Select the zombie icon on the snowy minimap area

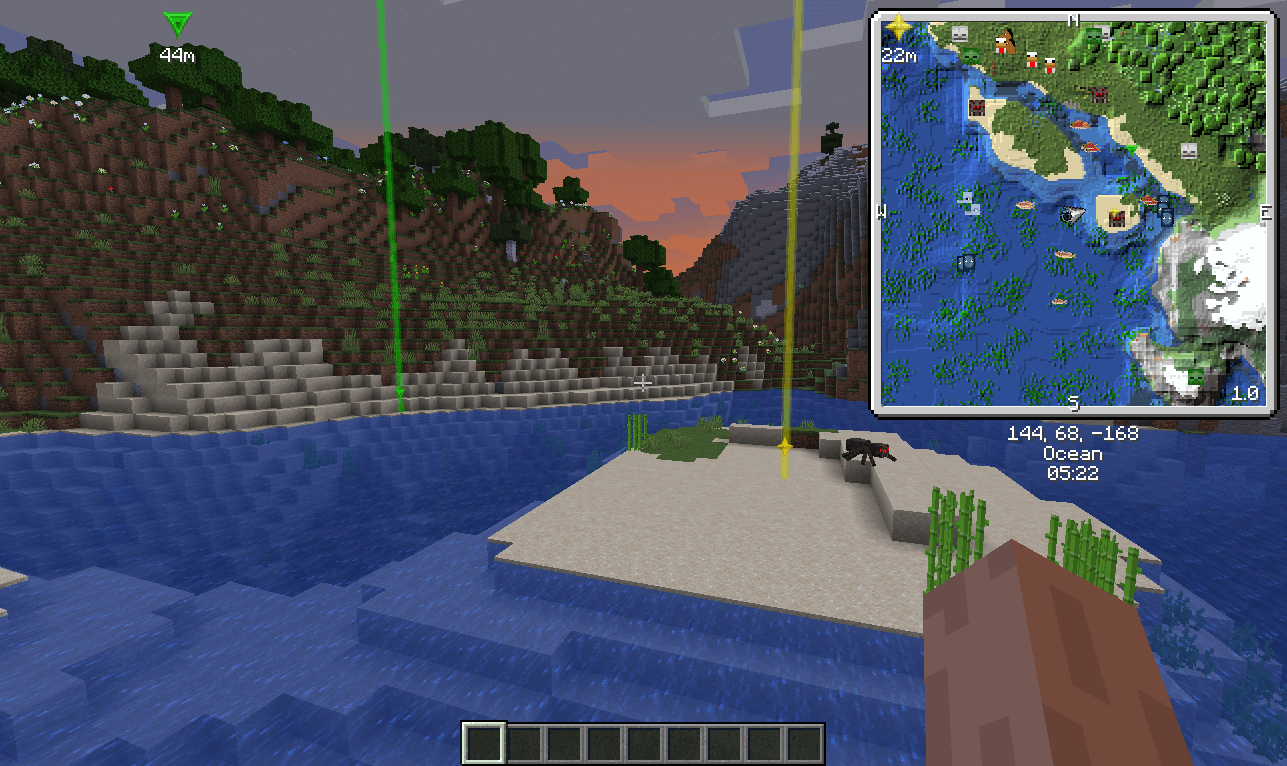click(1194, 376)
